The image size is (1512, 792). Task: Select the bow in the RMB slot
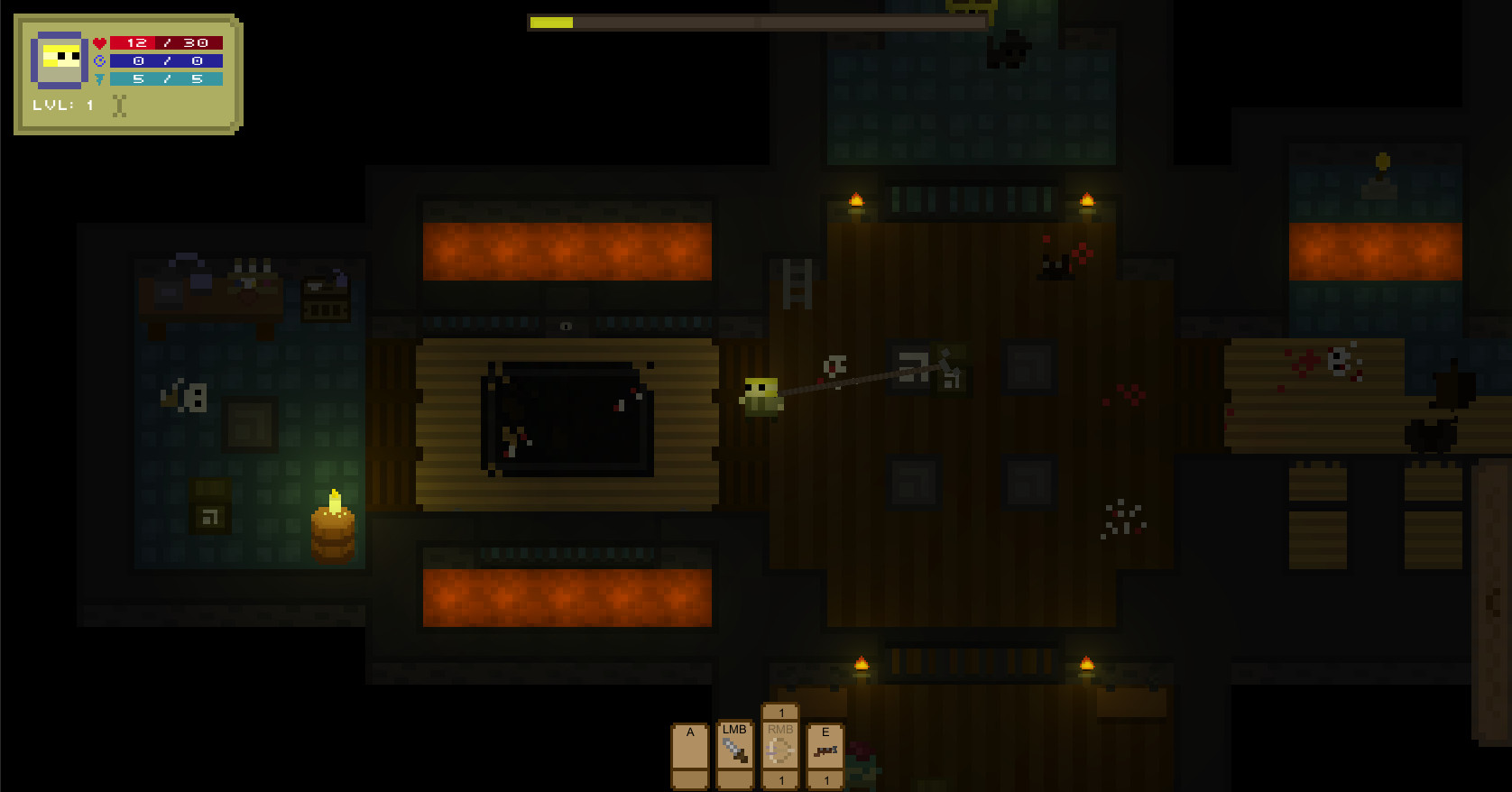(779, 751)
